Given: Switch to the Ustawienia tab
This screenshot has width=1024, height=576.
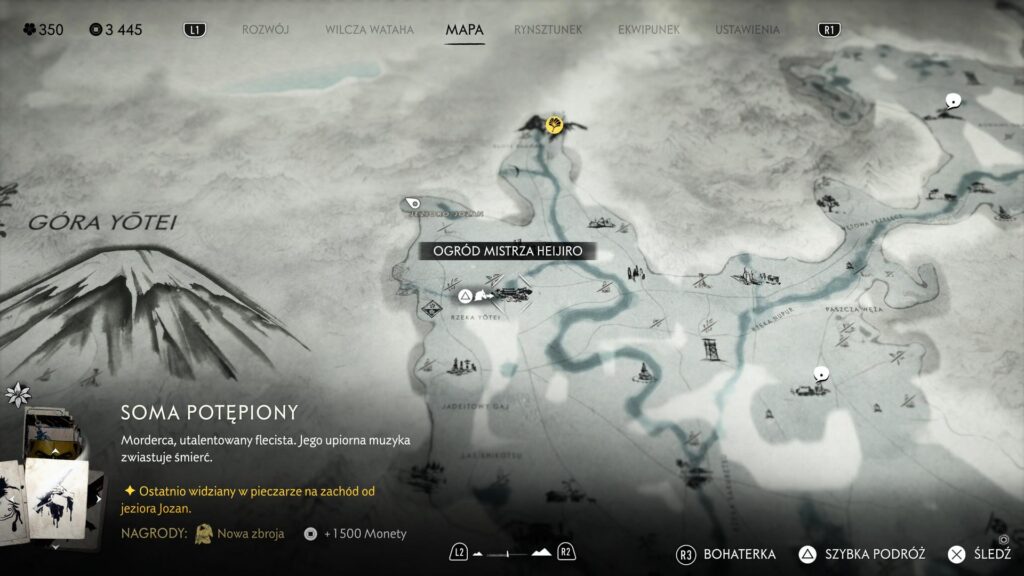Looking at the screenshot, I should click(747, 30).
